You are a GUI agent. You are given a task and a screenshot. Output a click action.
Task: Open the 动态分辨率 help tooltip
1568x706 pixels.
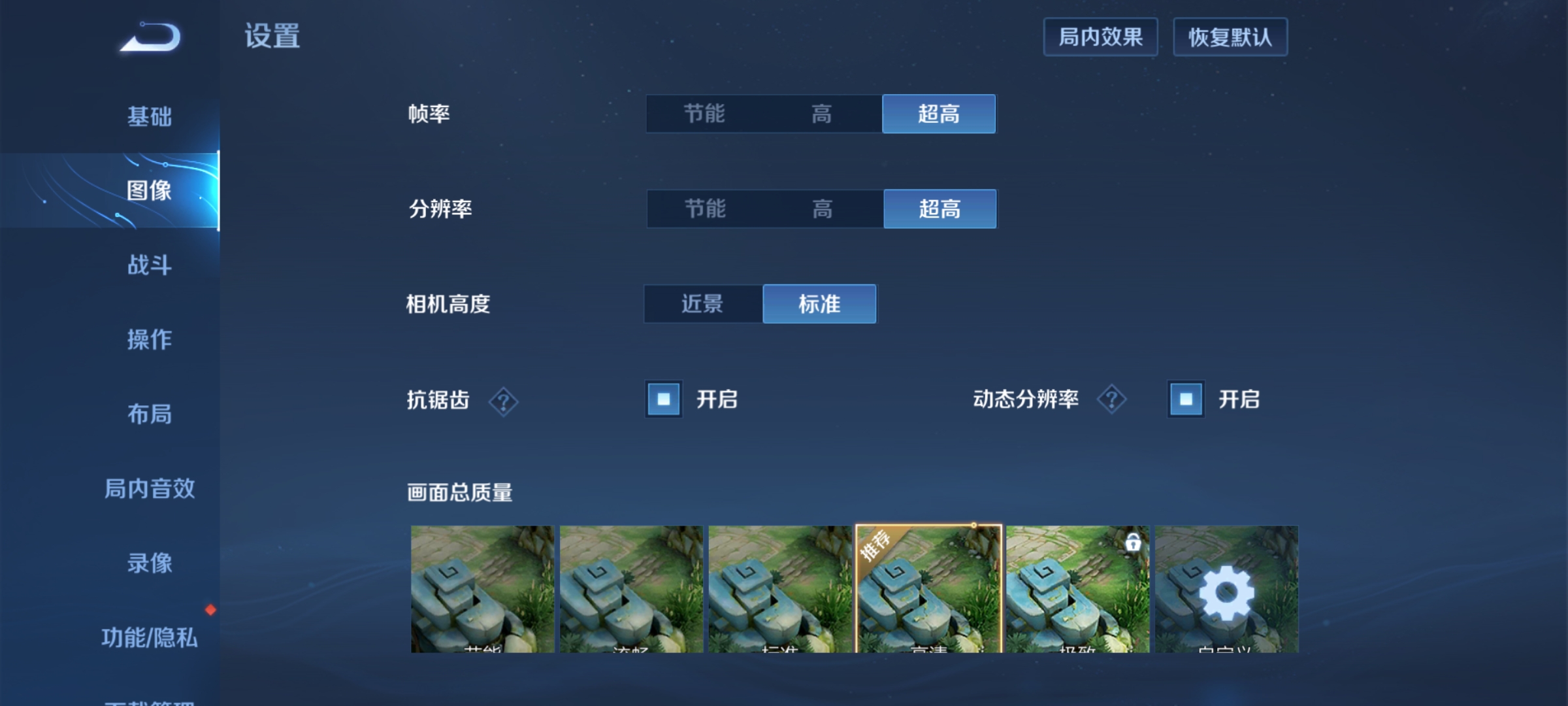click(1111, 399)
